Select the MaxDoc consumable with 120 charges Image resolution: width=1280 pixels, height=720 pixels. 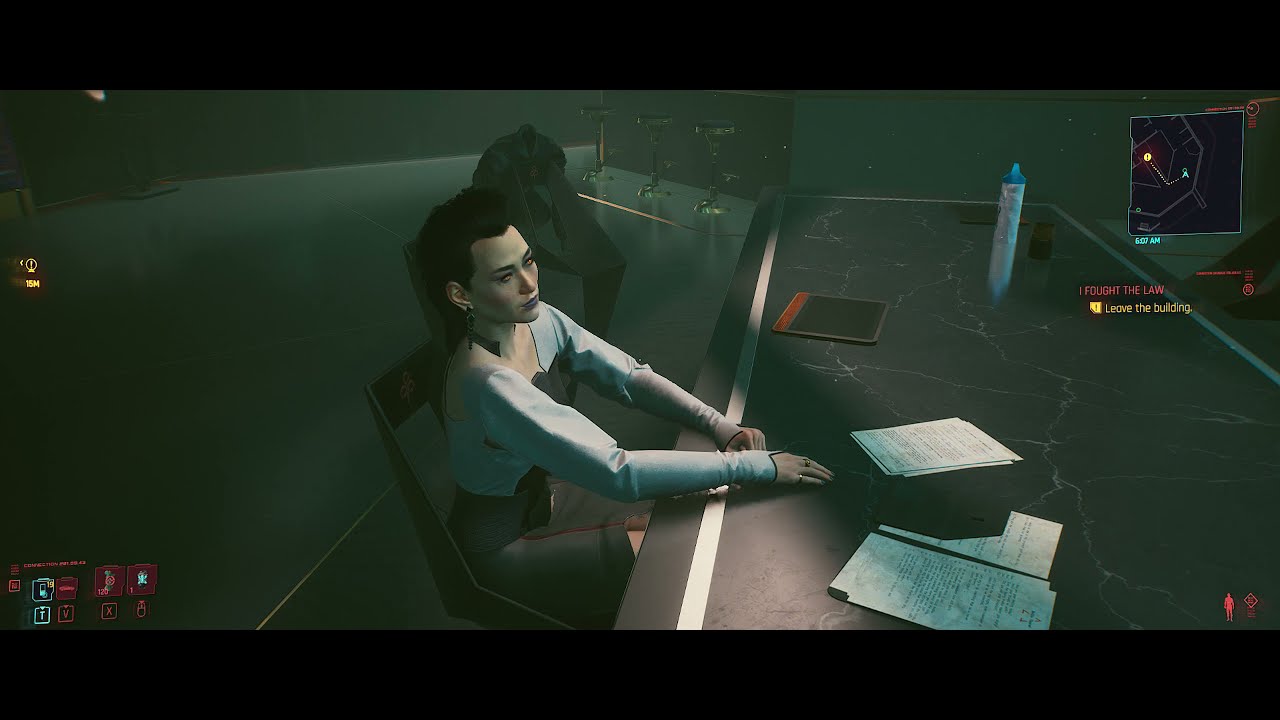point(110,582)
